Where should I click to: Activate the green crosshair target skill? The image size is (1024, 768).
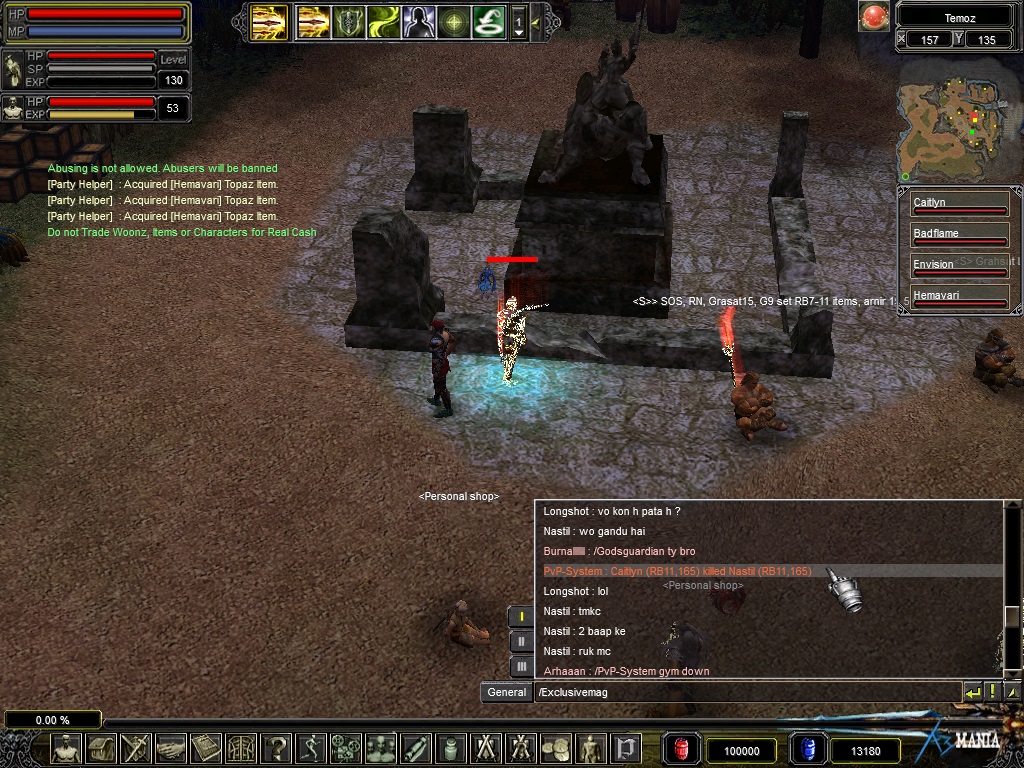click(454, 21)
